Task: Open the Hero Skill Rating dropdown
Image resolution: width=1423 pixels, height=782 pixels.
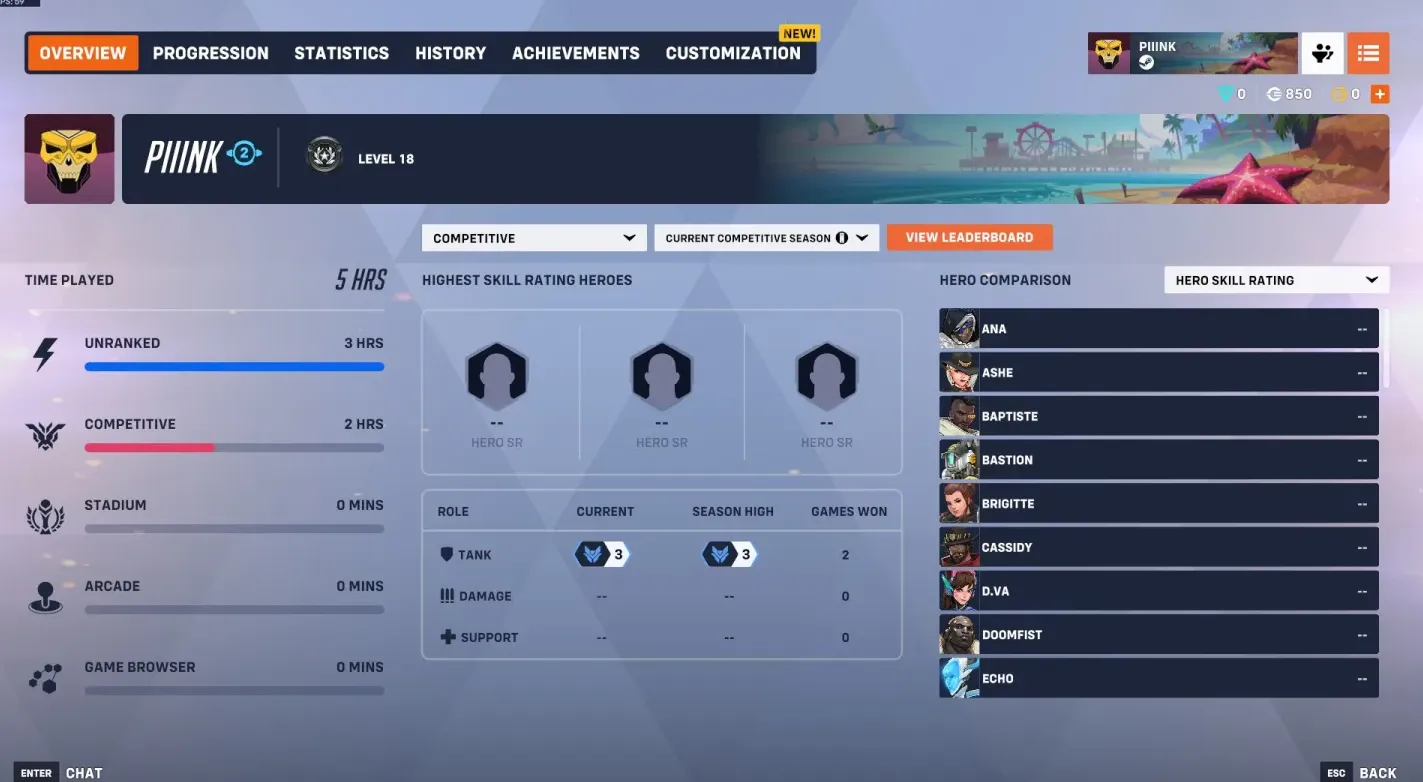Action: point(1276,280)
